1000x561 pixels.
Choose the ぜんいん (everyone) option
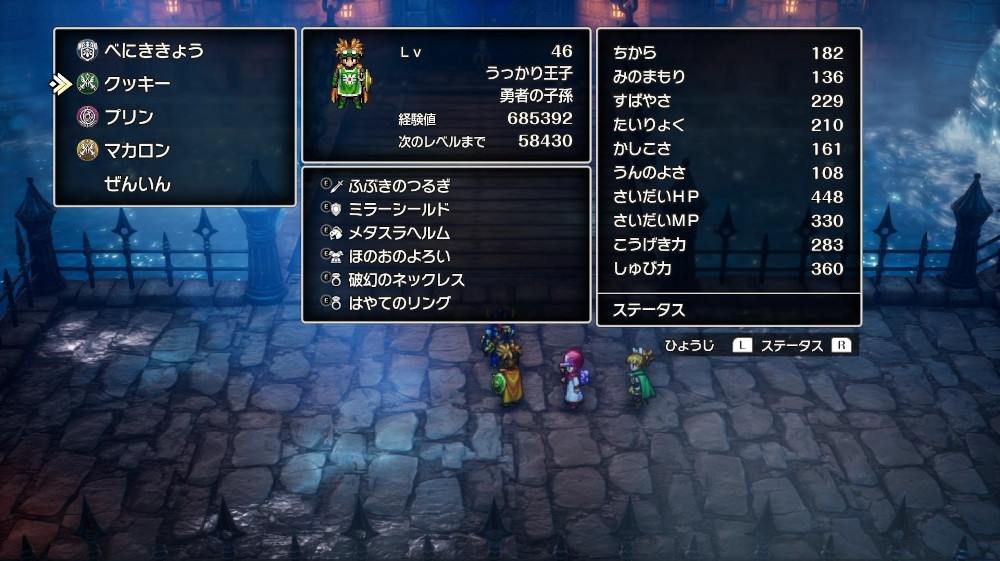(137, 184)
